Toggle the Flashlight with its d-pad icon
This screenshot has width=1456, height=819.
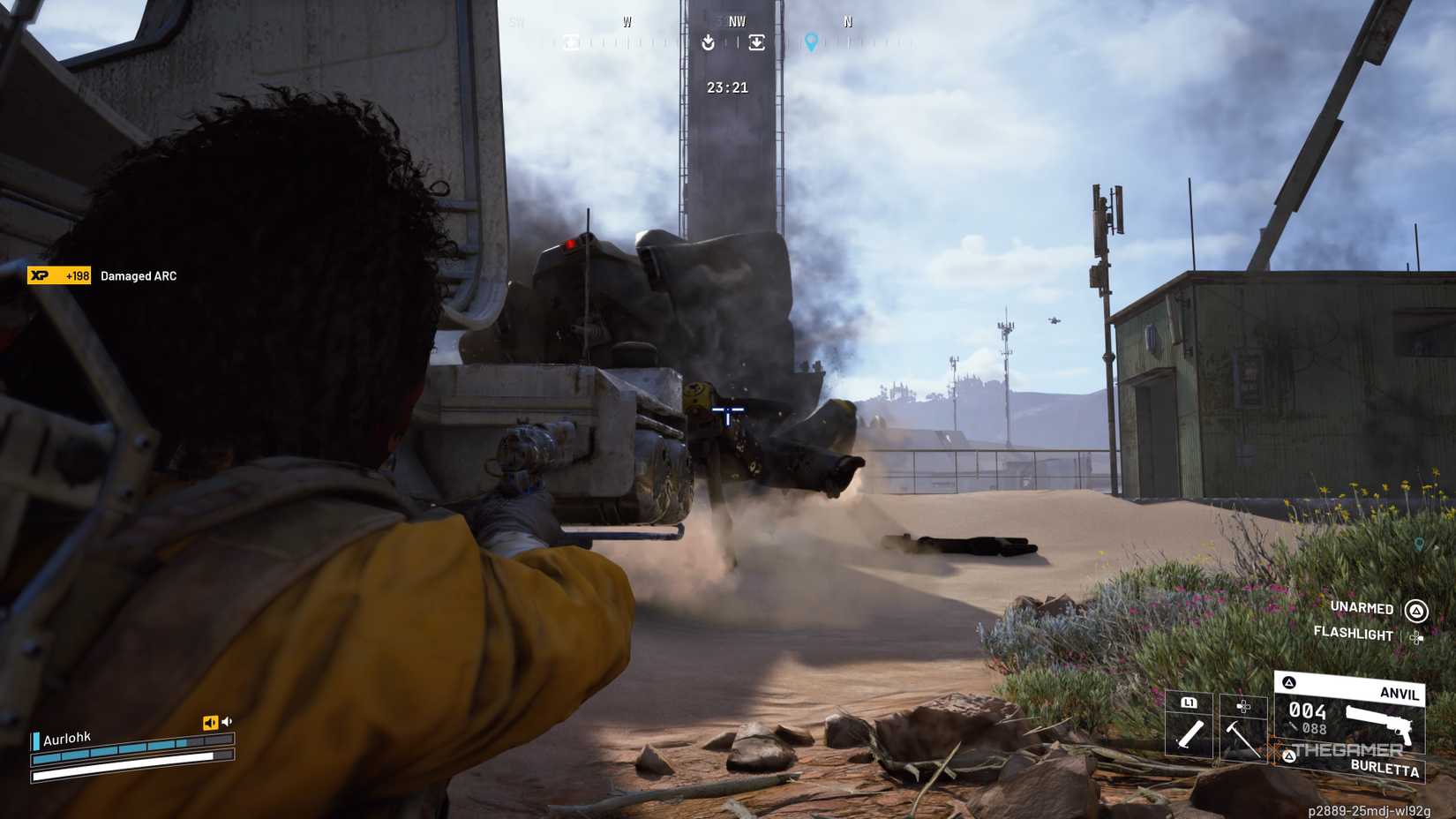(x=1417, y=636)
